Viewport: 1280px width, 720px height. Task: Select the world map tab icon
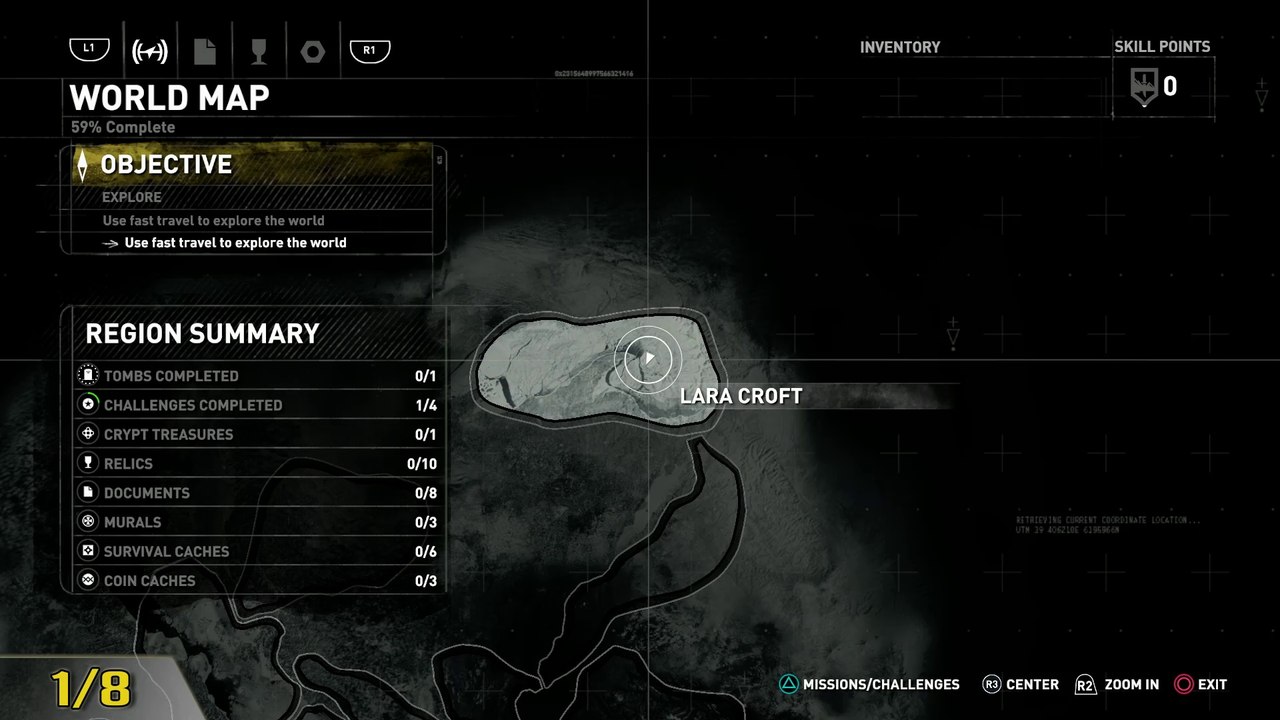150,50
